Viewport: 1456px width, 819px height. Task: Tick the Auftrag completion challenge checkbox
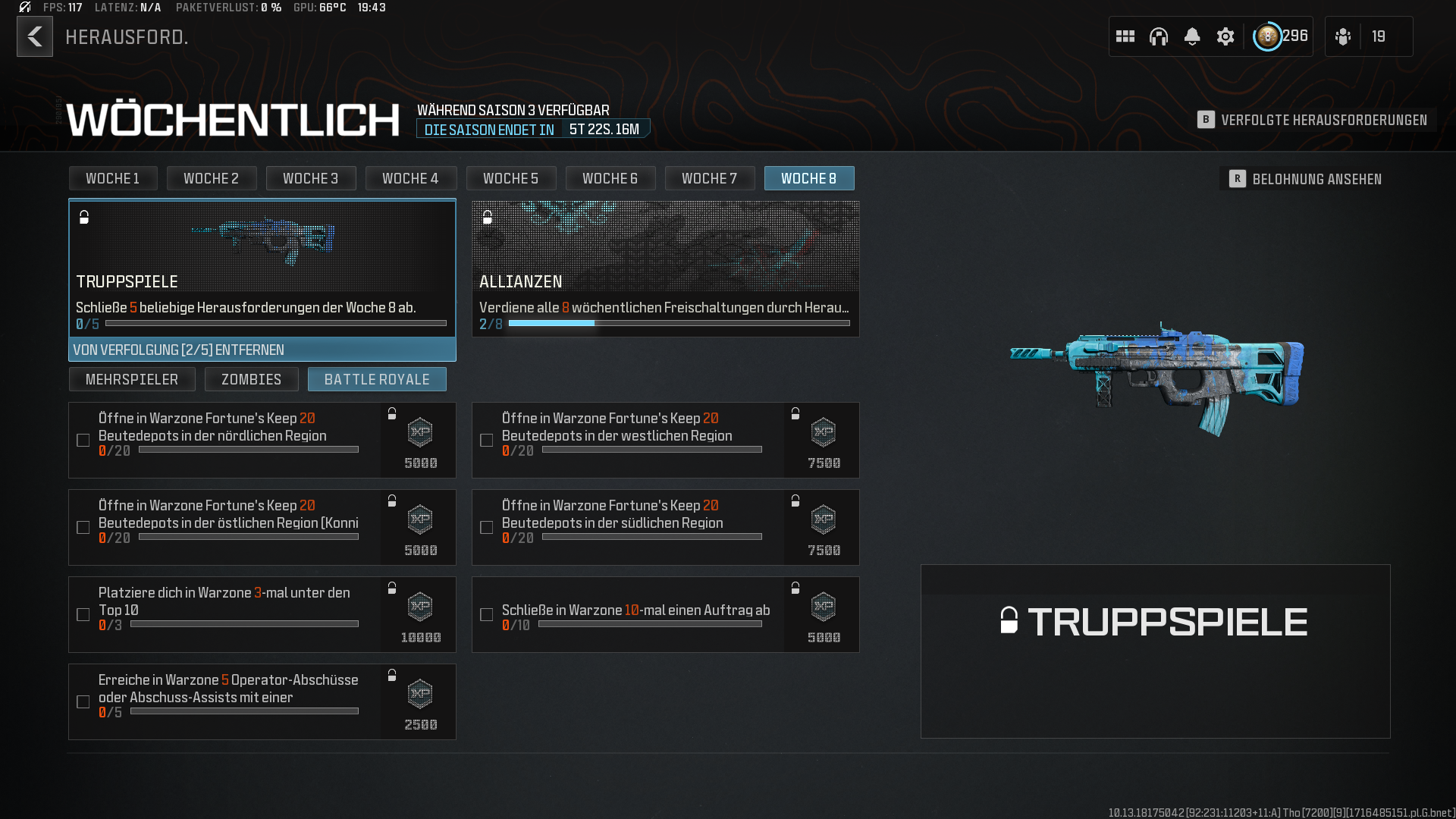tap(487, 614)
